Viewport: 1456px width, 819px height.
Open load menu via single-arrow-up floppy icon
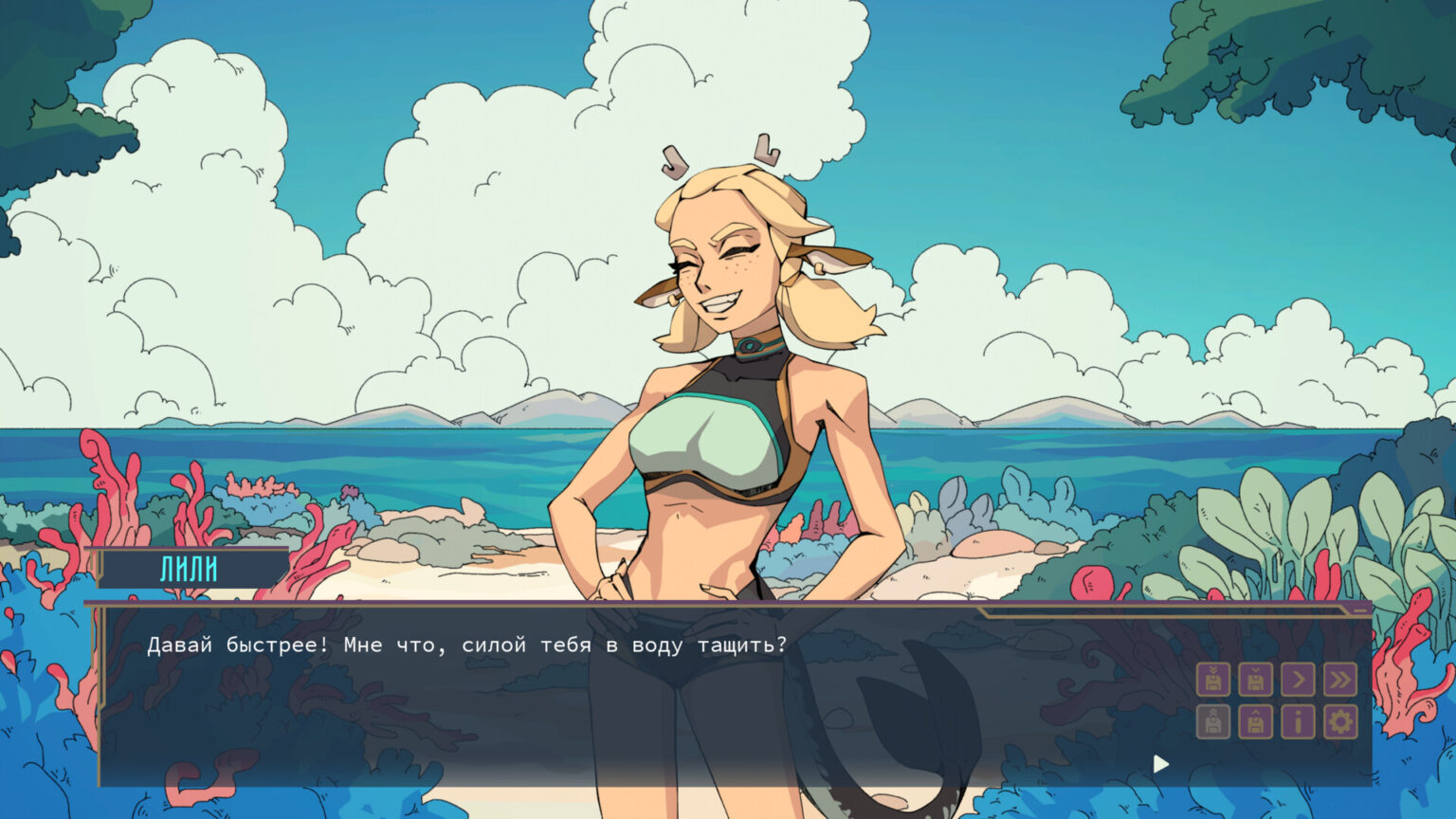pyautogui.click(x=1255, y=722)
